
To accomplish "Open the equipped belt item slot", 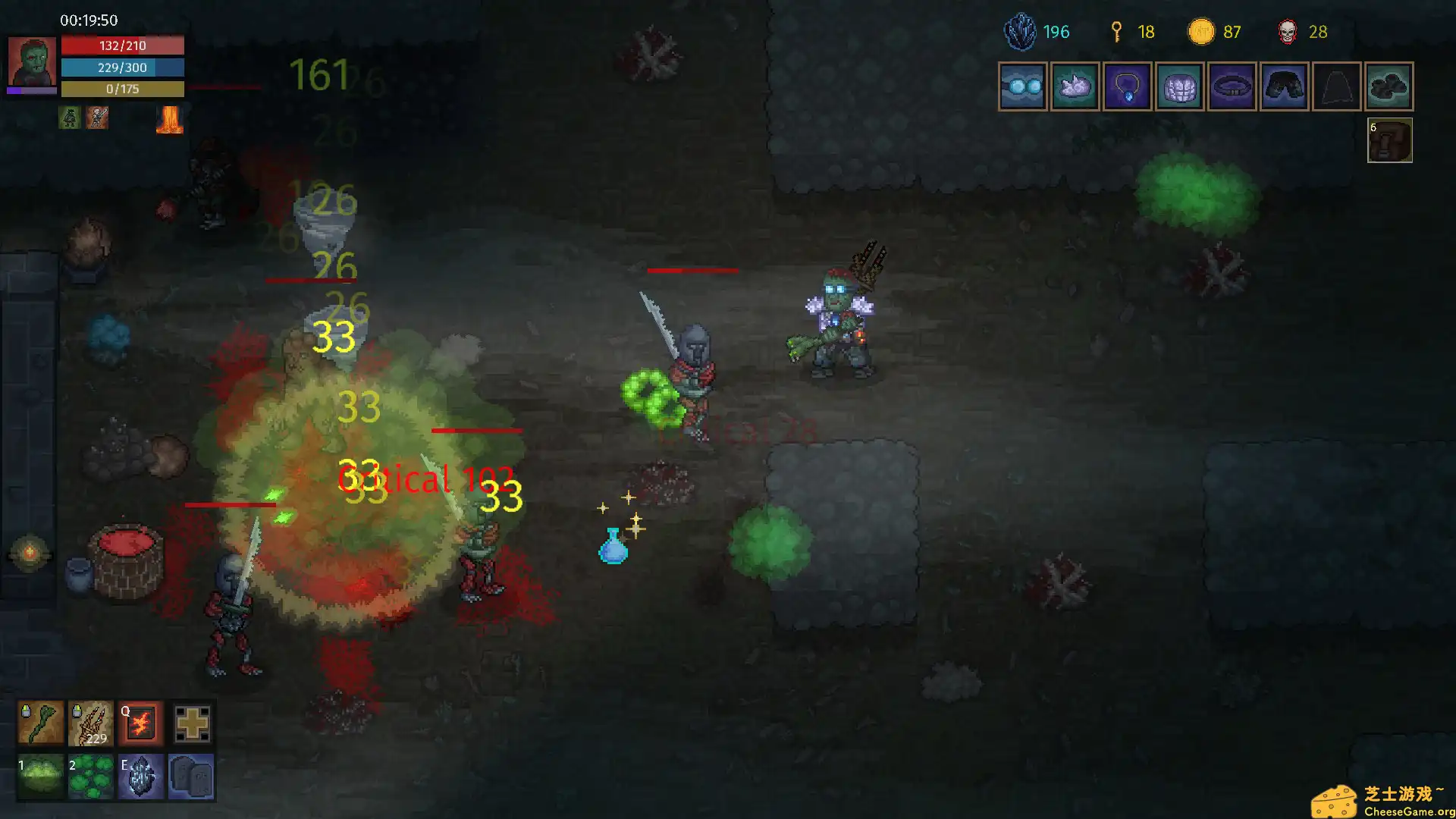I will (x=1232, y=86).
